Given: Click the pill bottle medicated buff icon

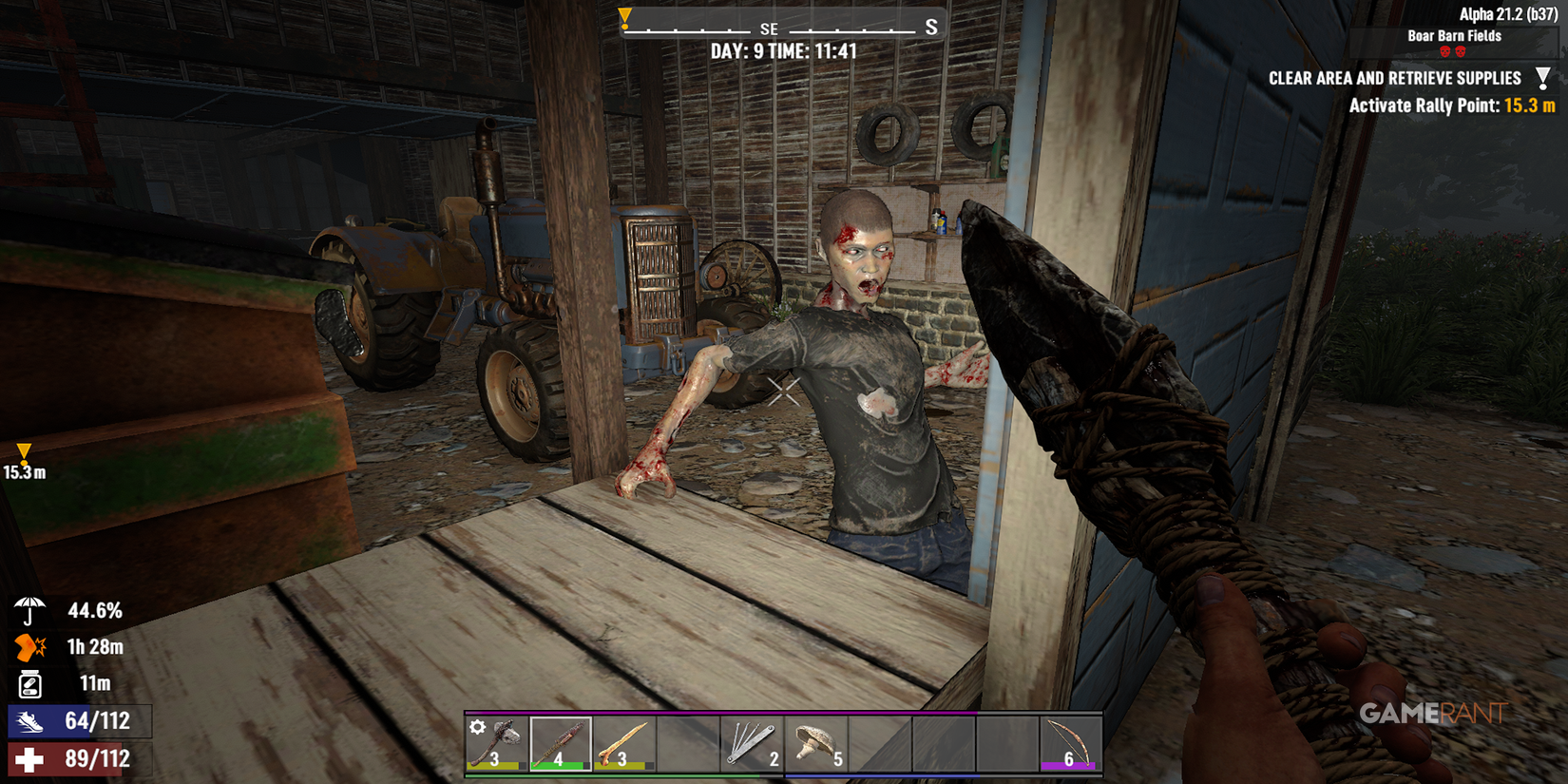Looking at the screenshot, I should pos(29,685).
